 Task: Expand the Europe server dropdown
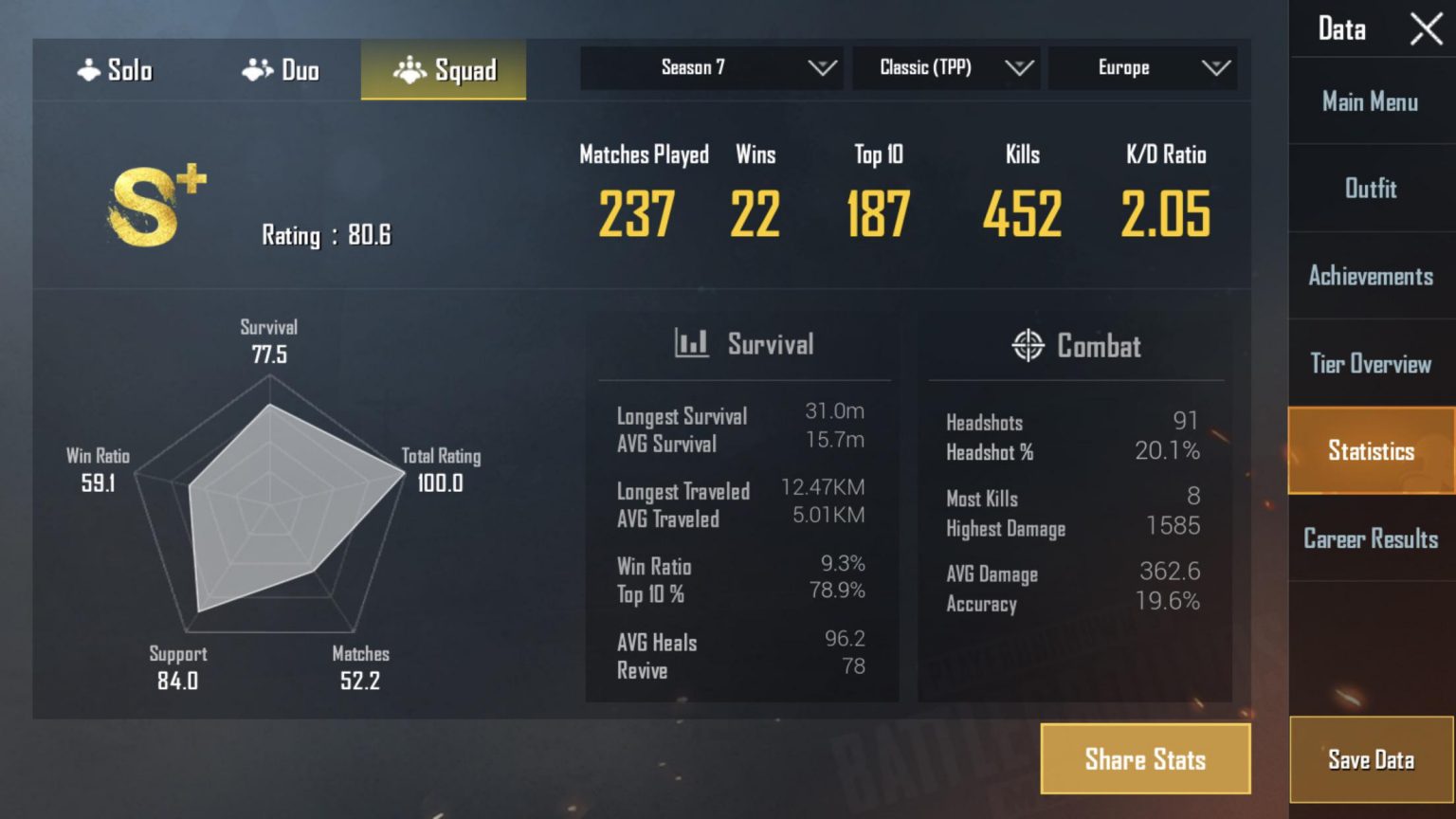(x=1142, y=67)
